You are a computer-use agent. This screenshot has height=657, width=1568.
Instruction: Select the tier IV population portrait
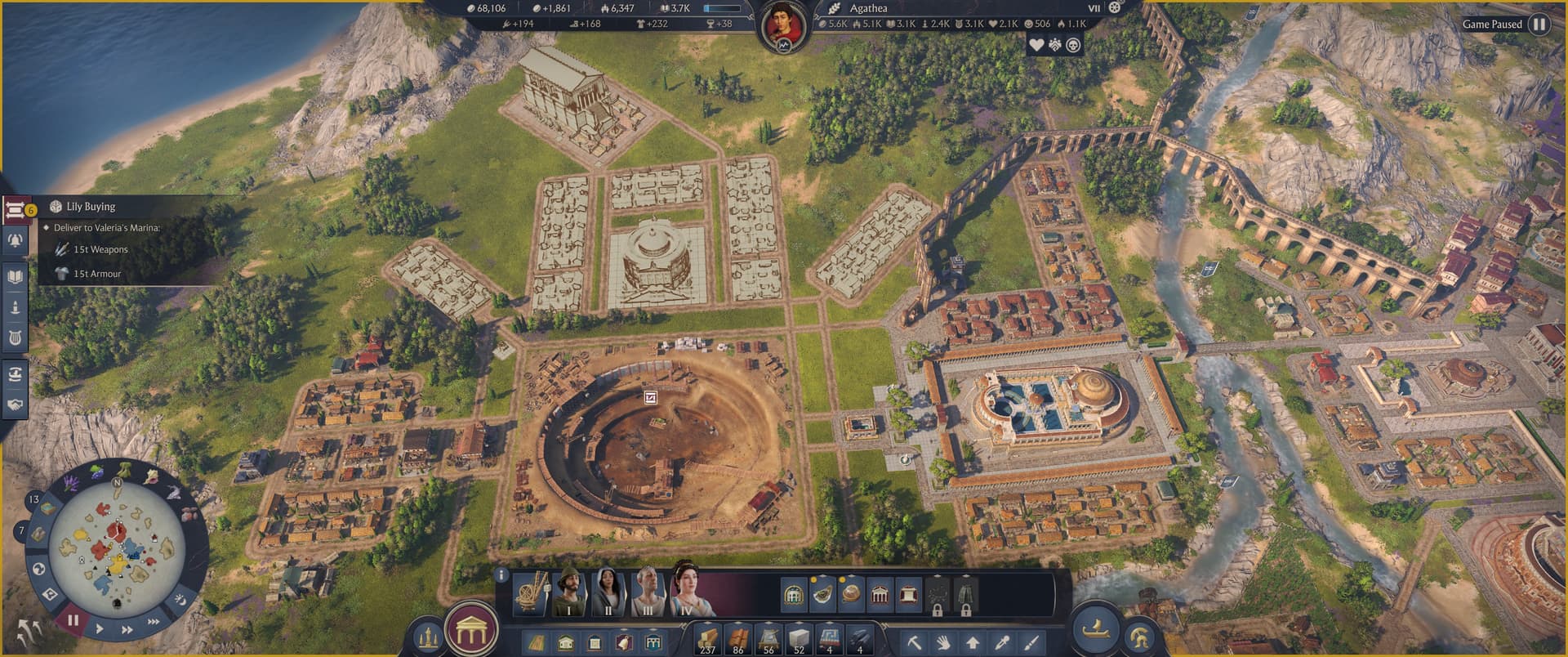688,592
